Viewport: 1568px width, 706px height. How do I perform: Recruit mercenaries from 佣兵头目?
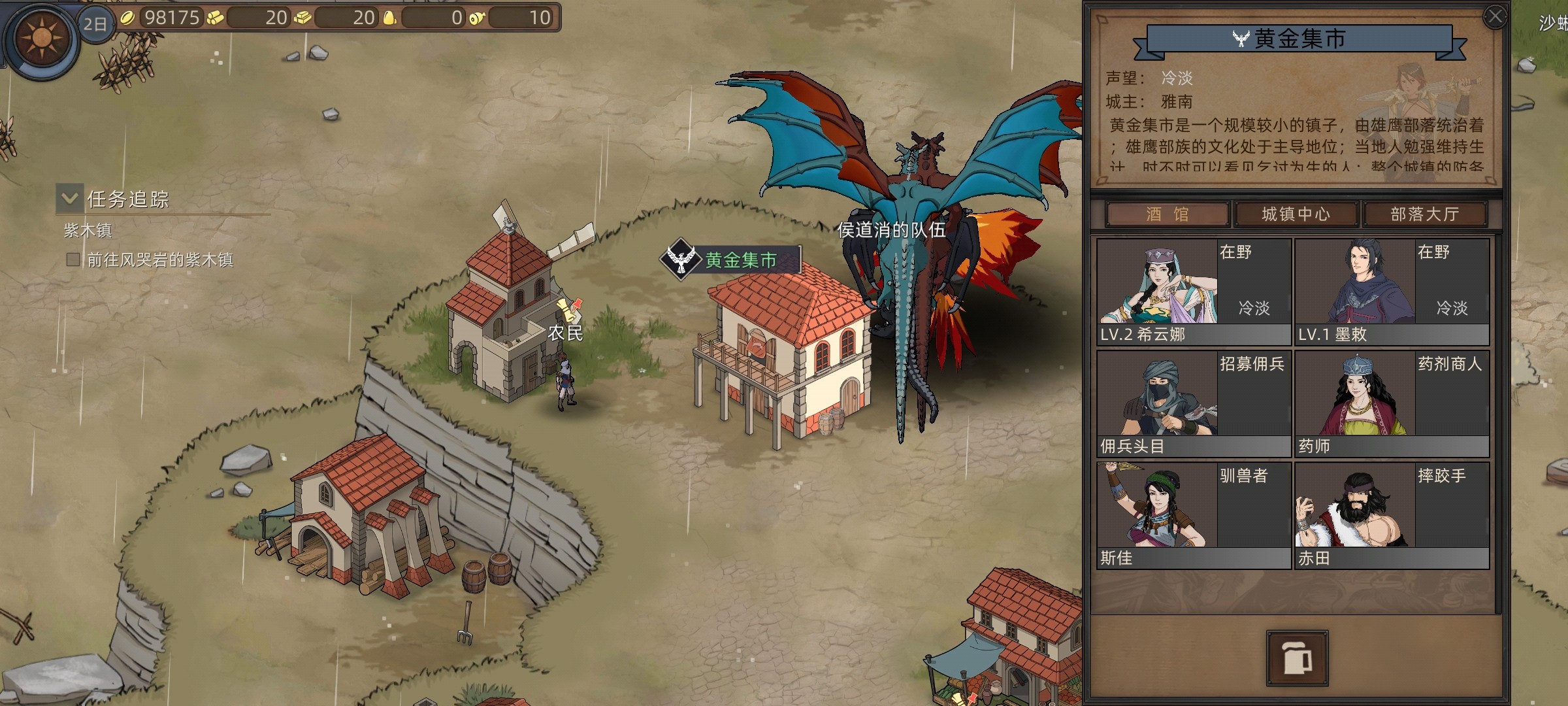[x=1193, y=403]
